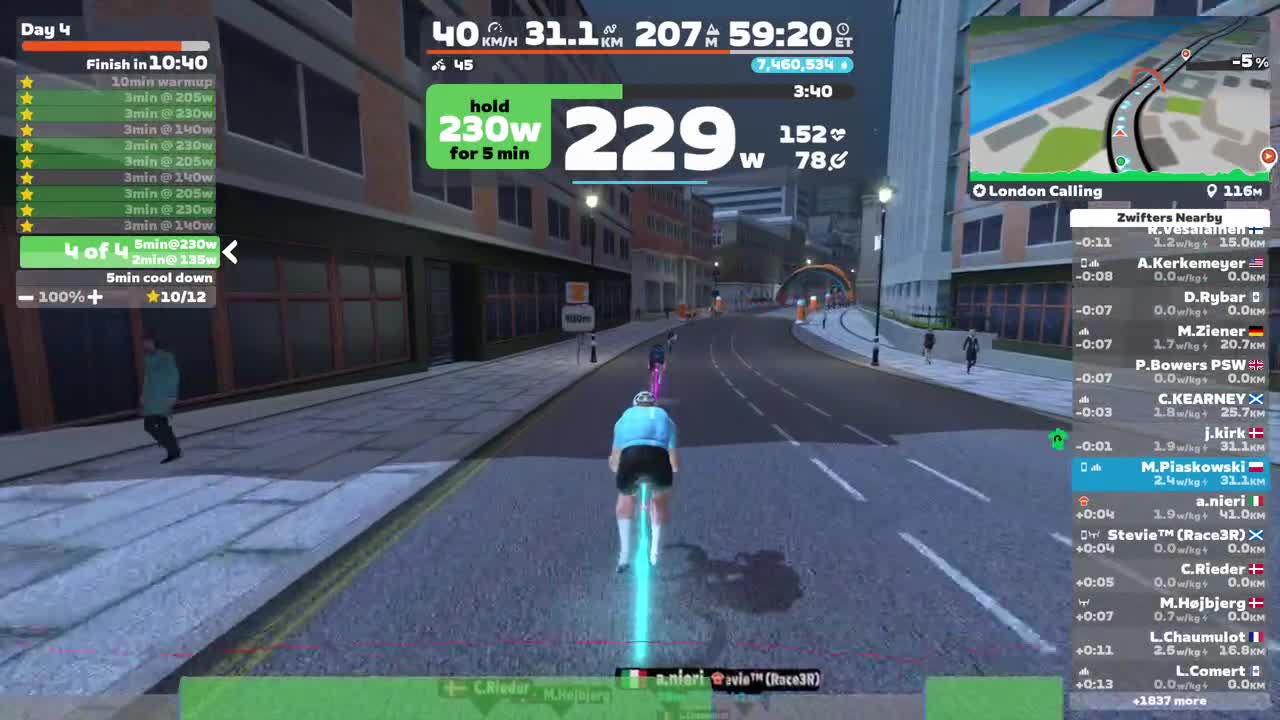Expand the +1837 more riders list

1170,702
